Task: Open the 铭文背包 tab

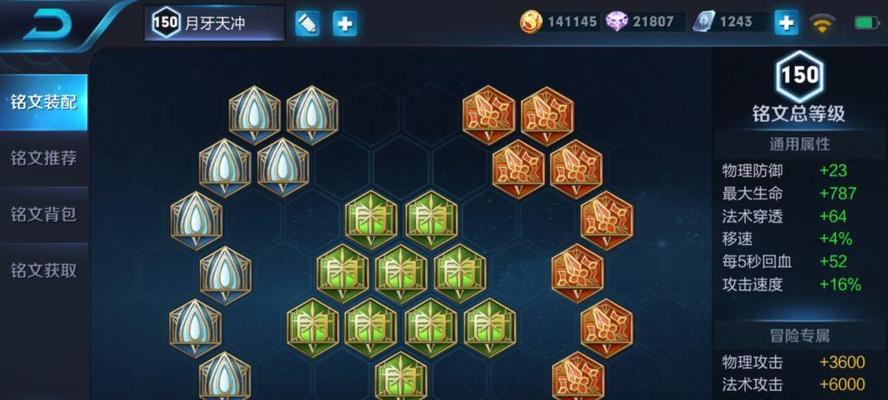Action: coord(44,214)
